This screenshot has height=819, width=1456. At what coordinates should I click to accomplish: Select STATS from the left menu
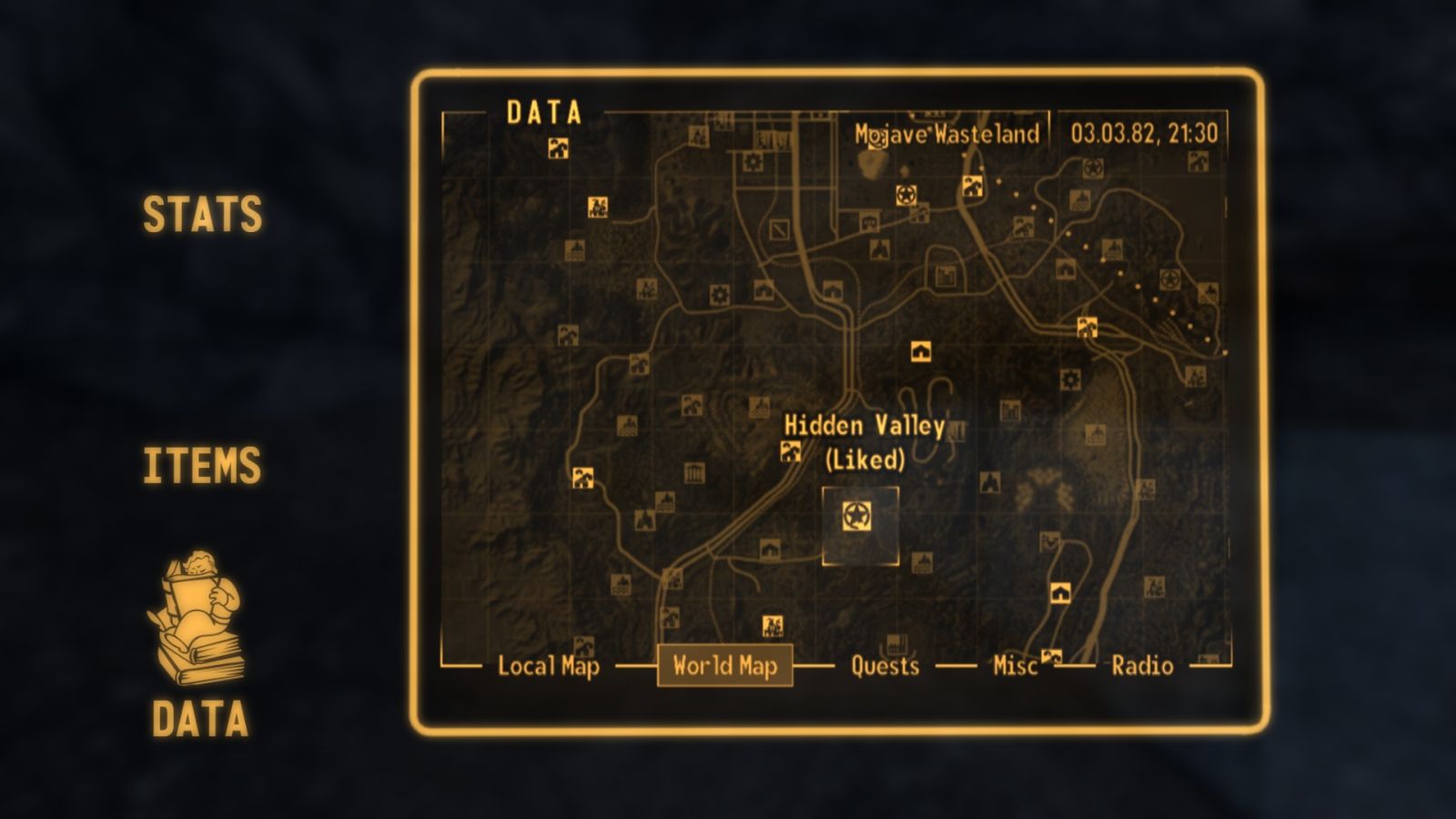(201, 217)
